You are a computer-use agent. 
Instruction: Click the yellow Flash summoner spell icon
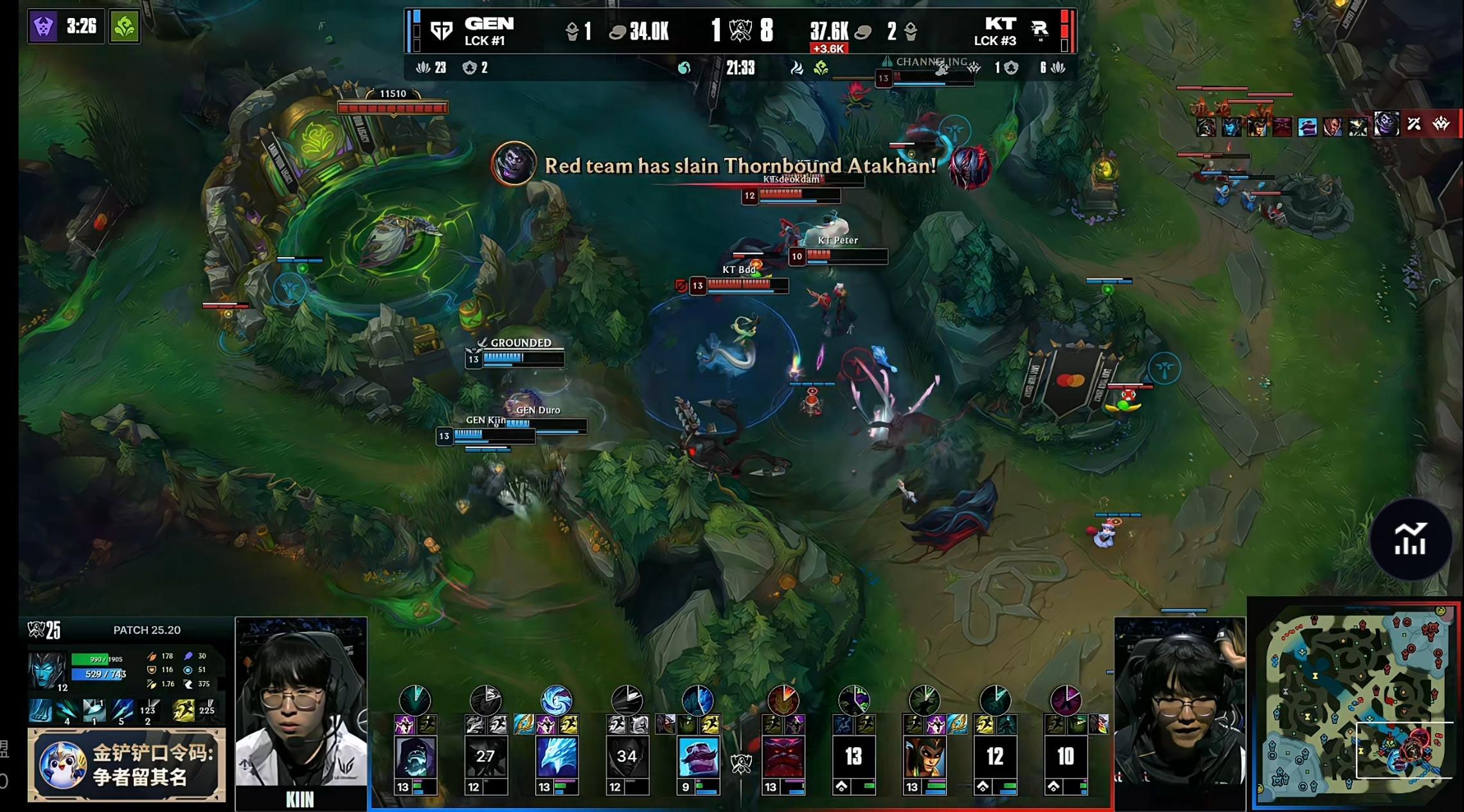click(x=184, y=710)
